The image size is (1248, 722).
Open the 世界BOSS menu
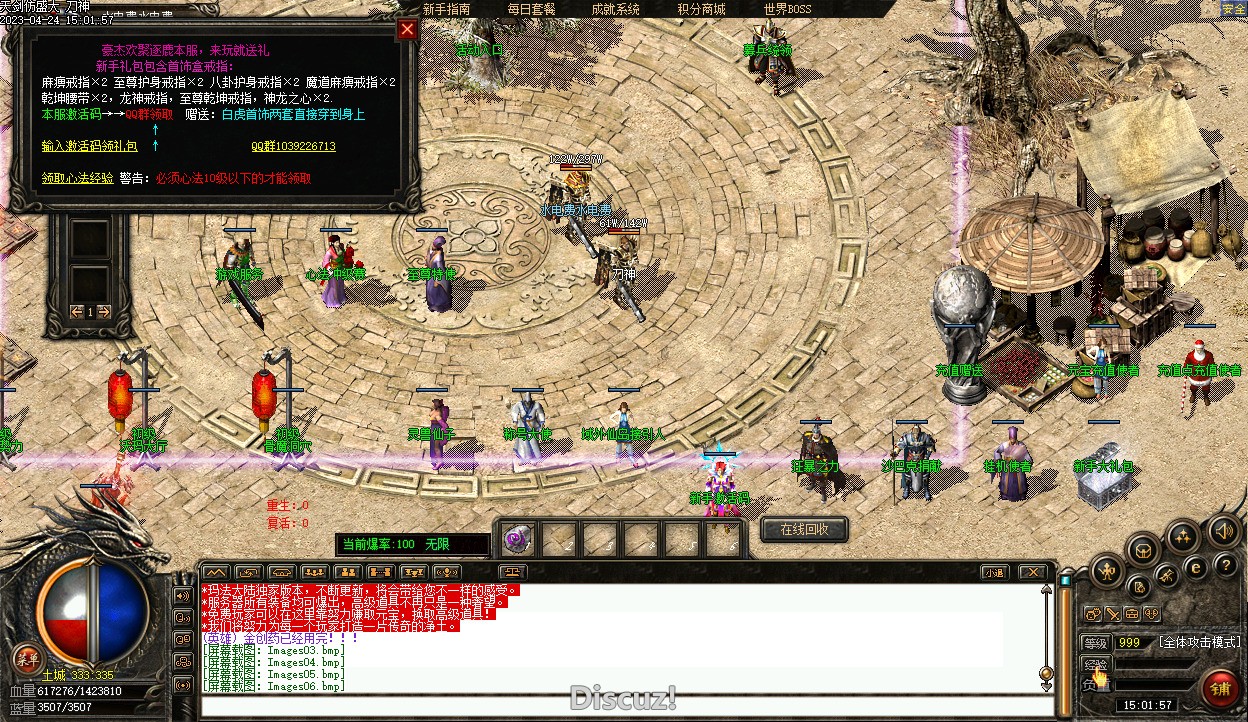(787, 9)
